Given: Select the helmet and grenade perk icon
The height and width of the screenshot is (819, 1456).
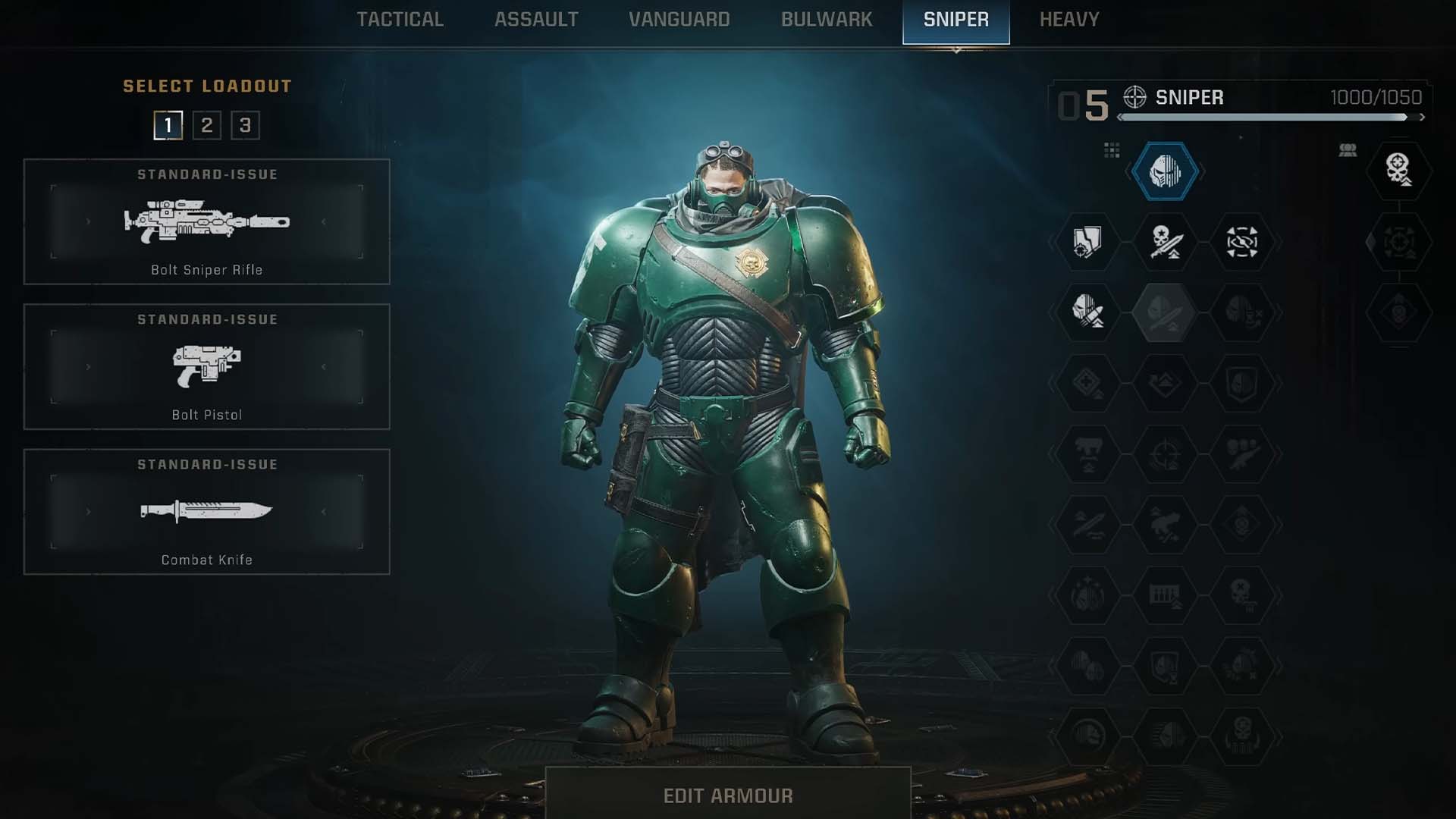Looking at the screenshot, I should [x=1087, y=312].
